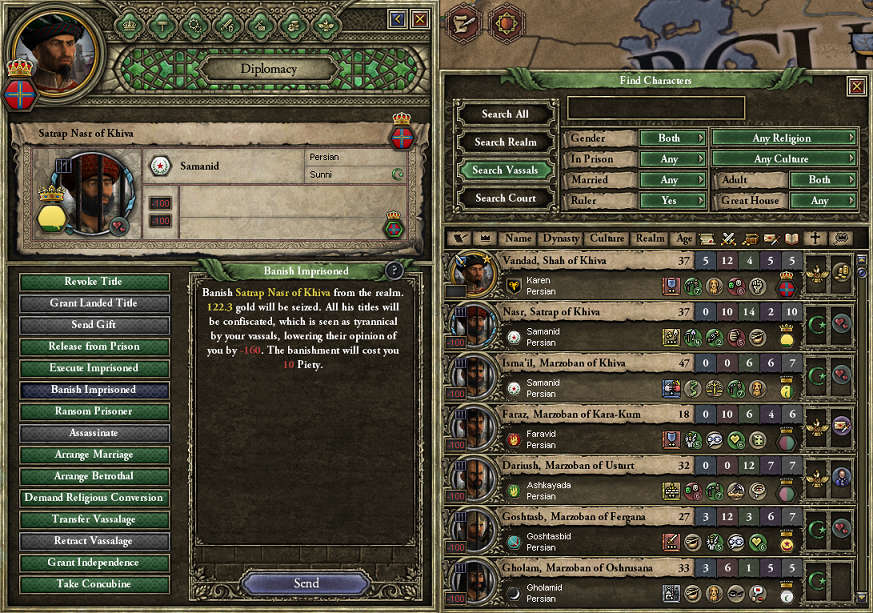This screenshot has width=873, height=613.
Task: Send the Banish Imprisoned decision
Action: [x=306, y=583]
